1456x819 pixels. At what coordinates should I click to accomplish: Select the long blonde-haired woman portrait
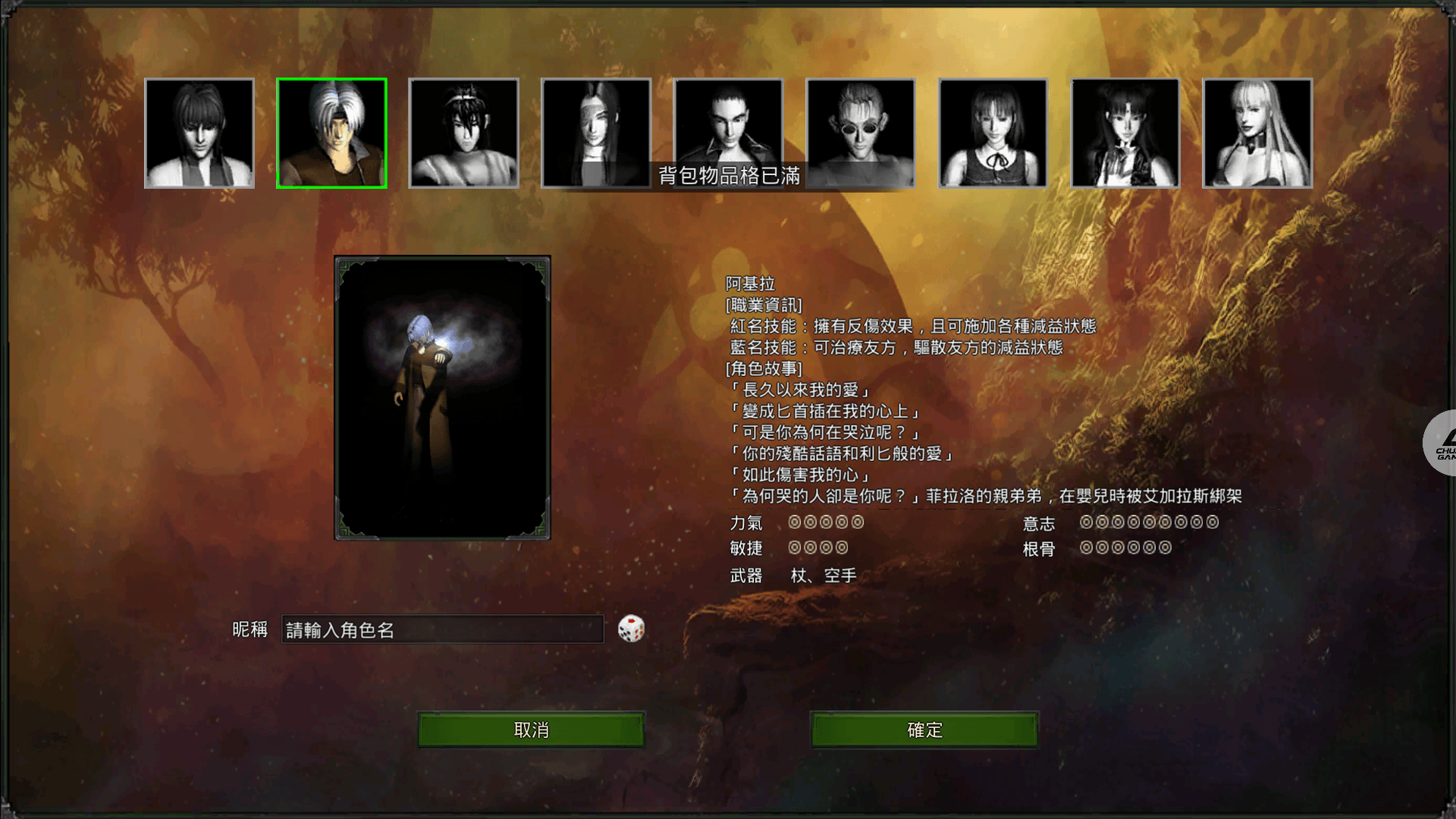click(x=1257, y=133)
